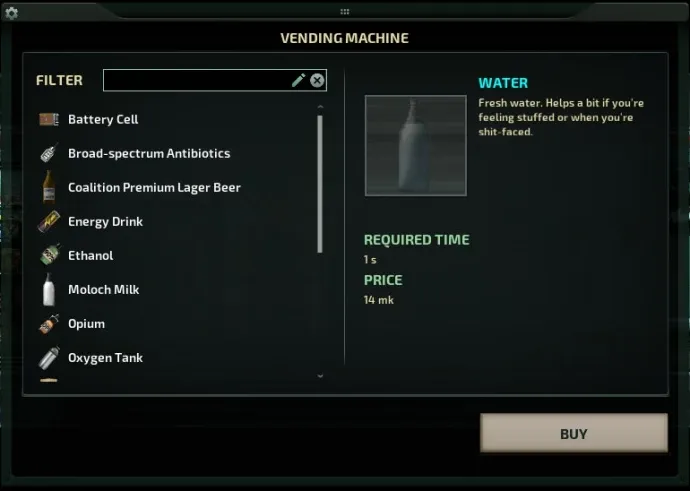Select Battery Cell from the list

pos(103,120)
